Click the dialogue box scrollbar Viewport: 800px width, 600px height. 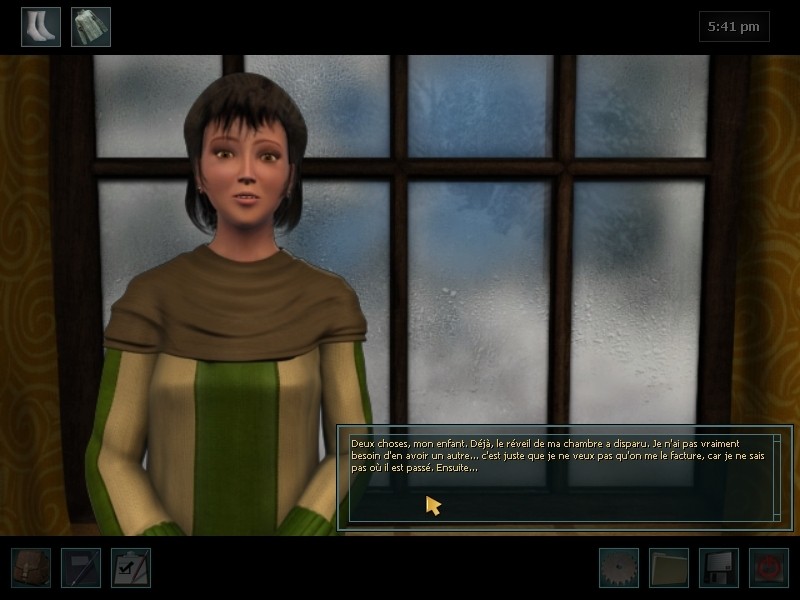777,476
